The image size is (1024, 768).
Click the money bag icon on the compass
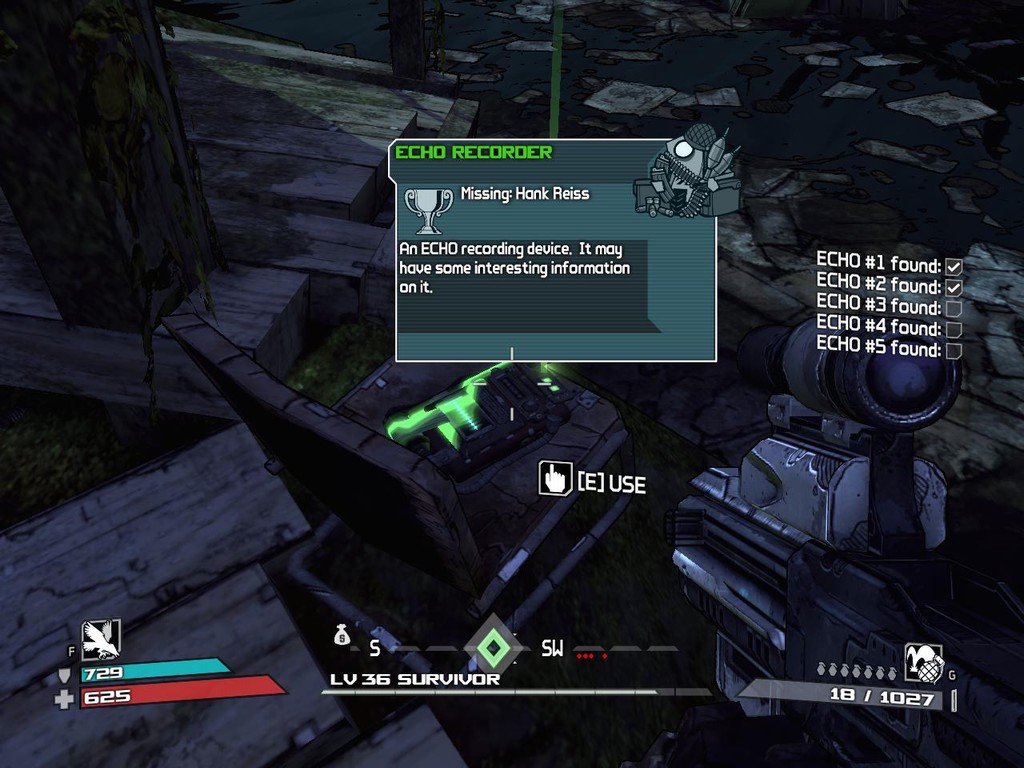[x=342, y=635]
